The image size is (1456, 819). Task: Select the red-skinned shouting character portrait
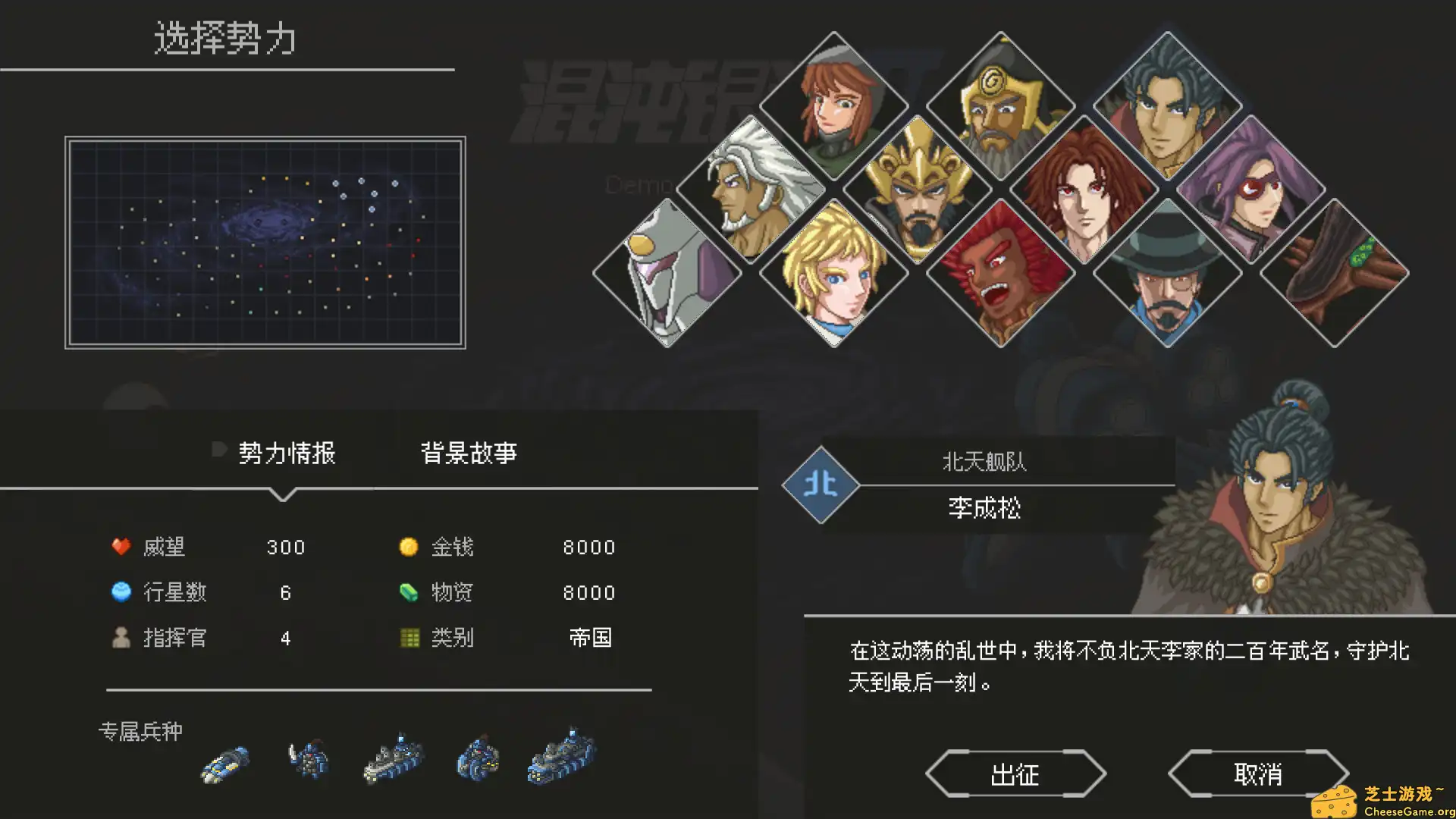pos(1001,273)
